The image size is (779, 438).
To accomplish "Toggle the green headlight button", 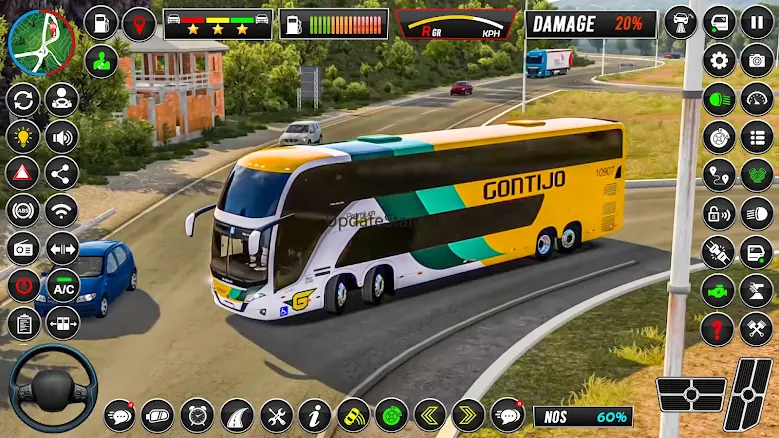I will click(719, 98).
